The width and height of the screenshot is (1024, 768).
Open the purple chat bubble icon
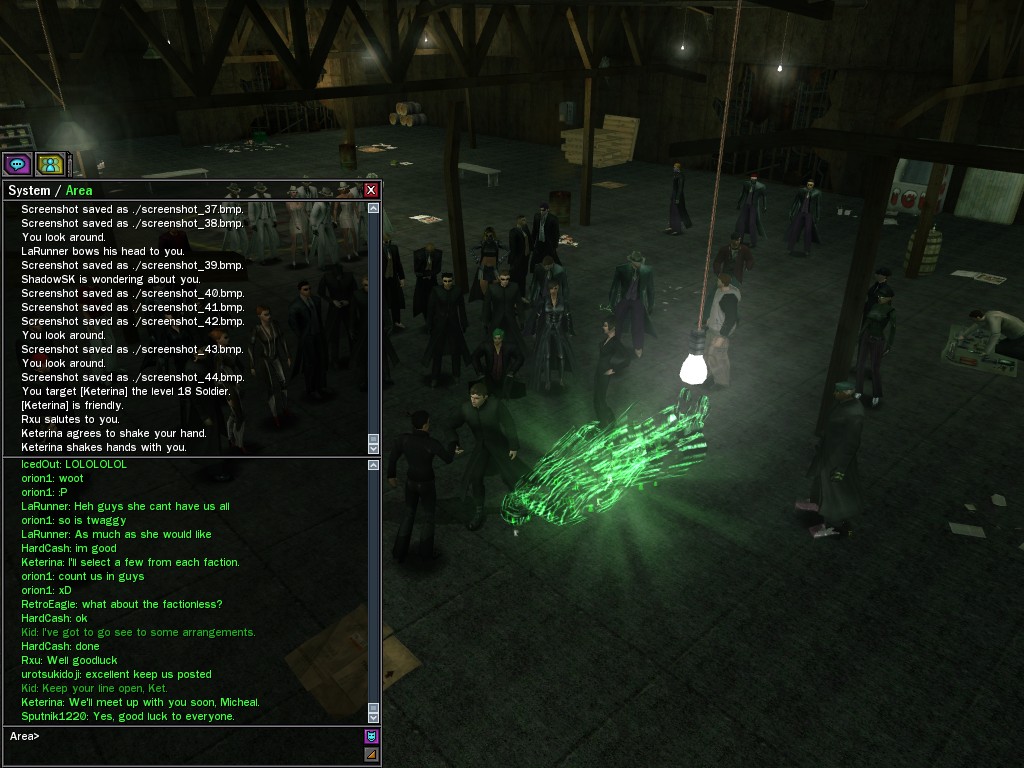coord(17,164)
